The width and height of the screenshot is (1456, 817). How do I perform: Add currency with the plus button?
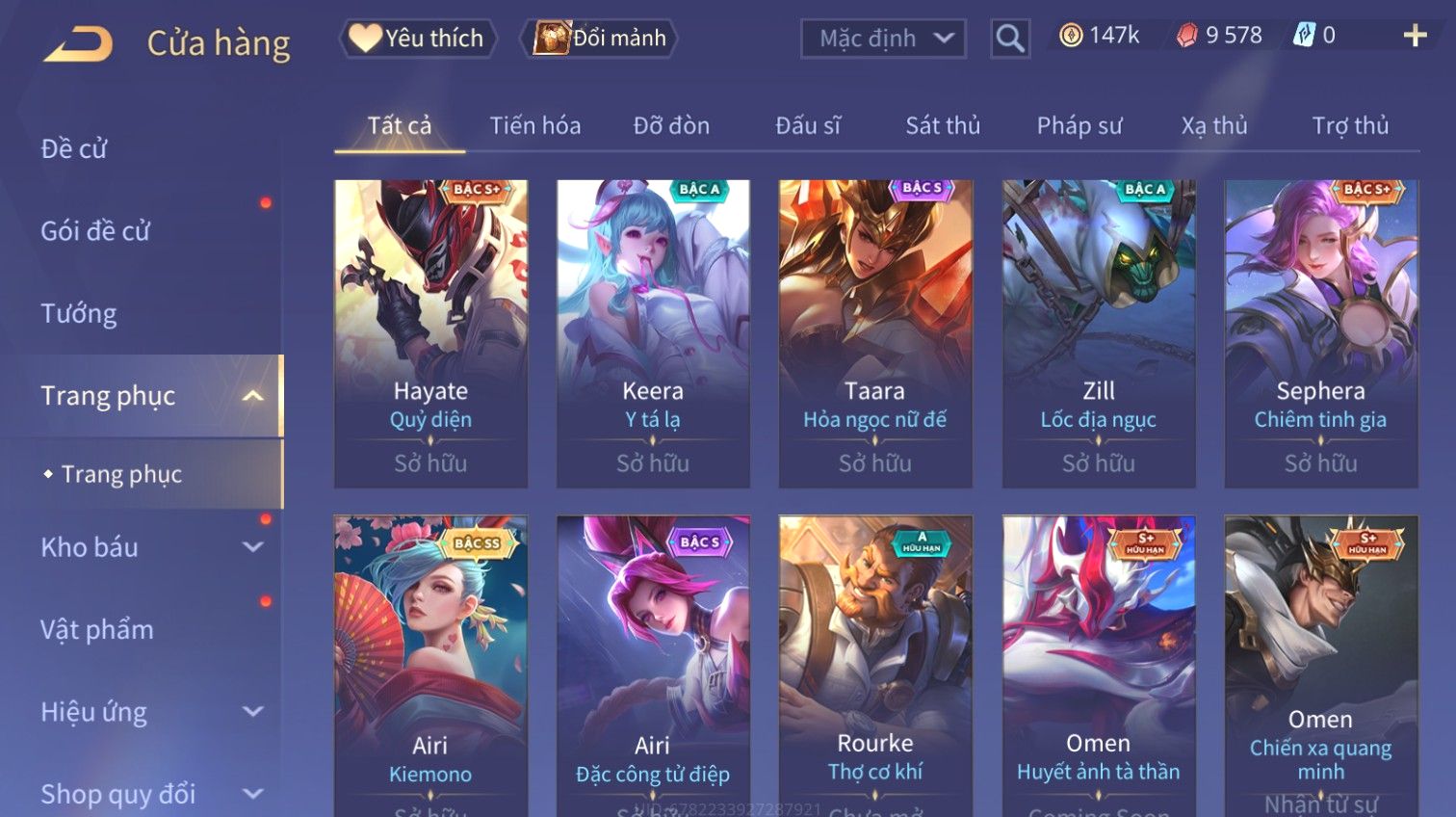click(1415, 37)
